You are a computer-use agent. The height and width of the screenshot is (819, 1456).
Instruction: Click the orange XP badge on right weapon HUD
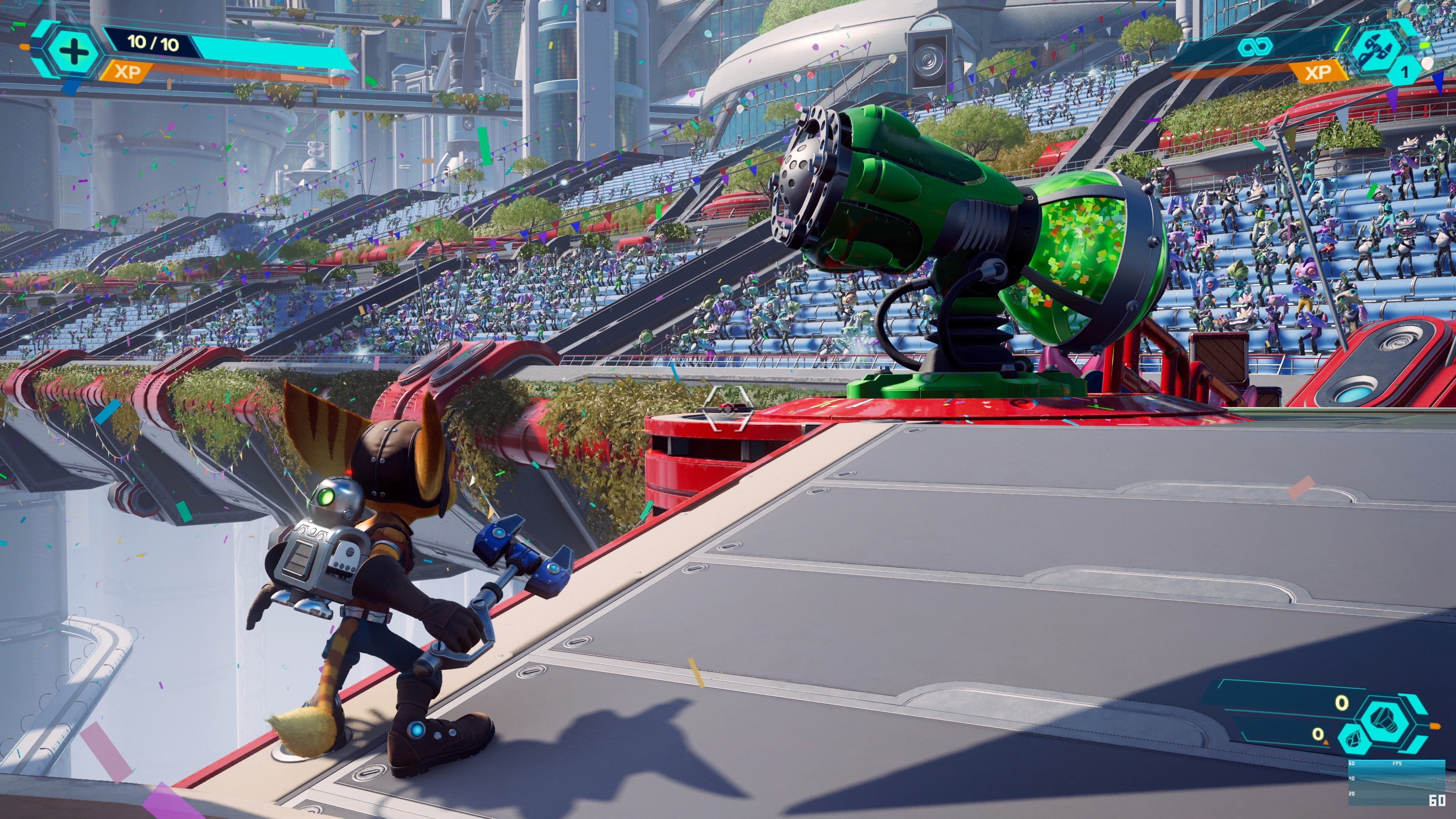[1319, 72]
